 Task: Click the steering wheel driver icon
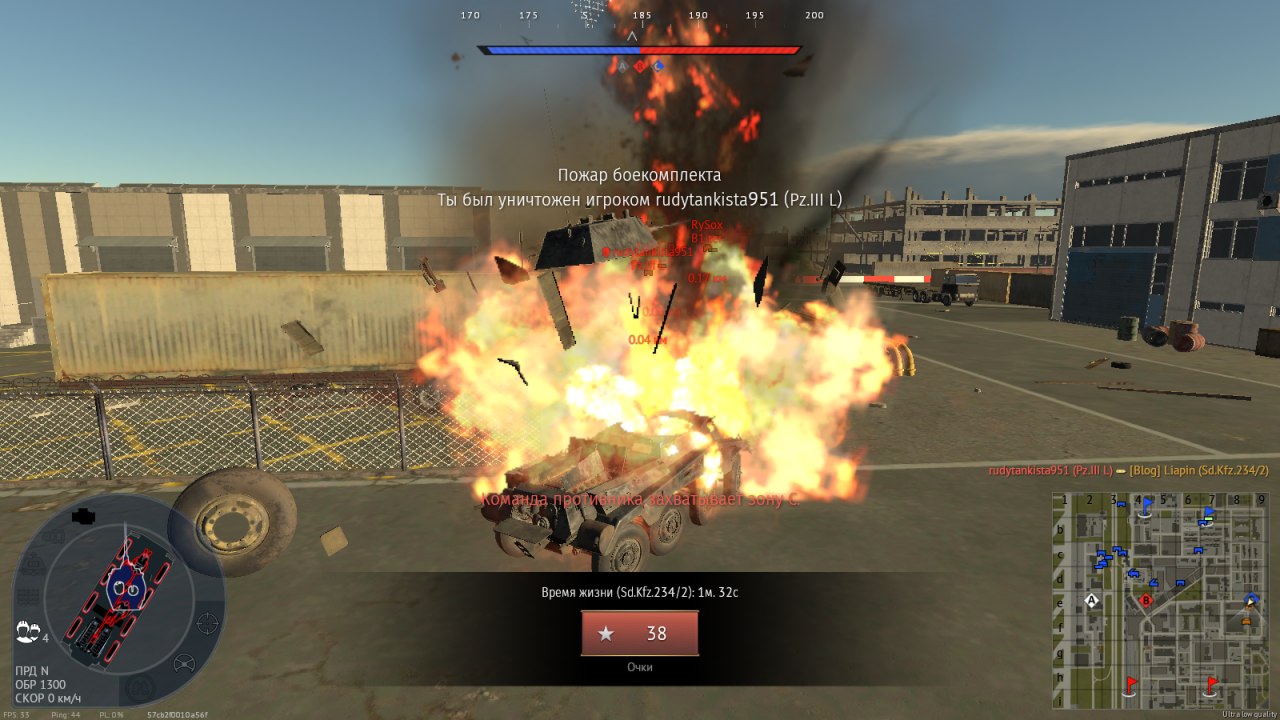tap(184, 663)
